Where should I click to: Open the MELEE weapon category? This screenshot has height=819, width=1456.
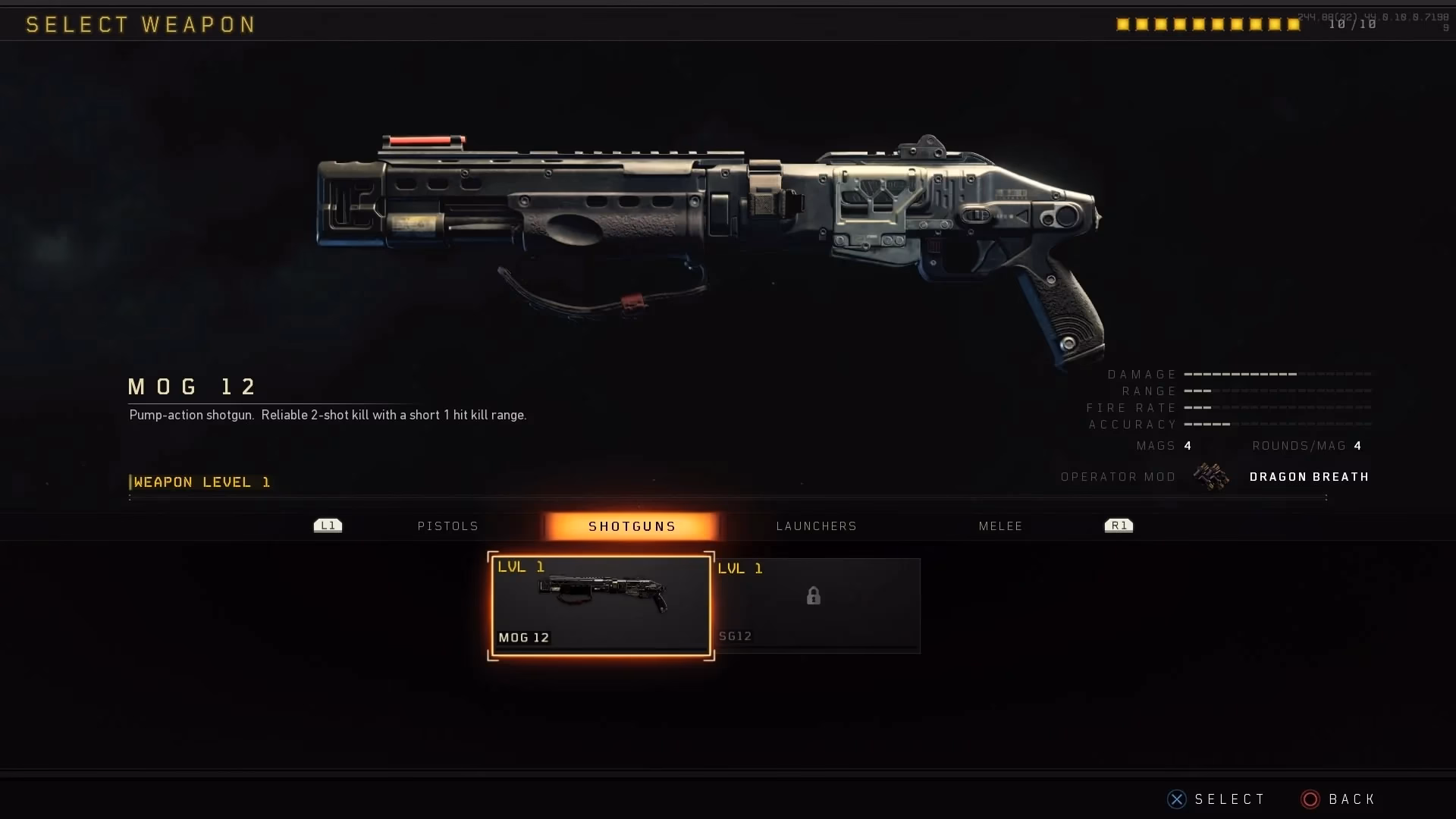[x=1000, y=526]
